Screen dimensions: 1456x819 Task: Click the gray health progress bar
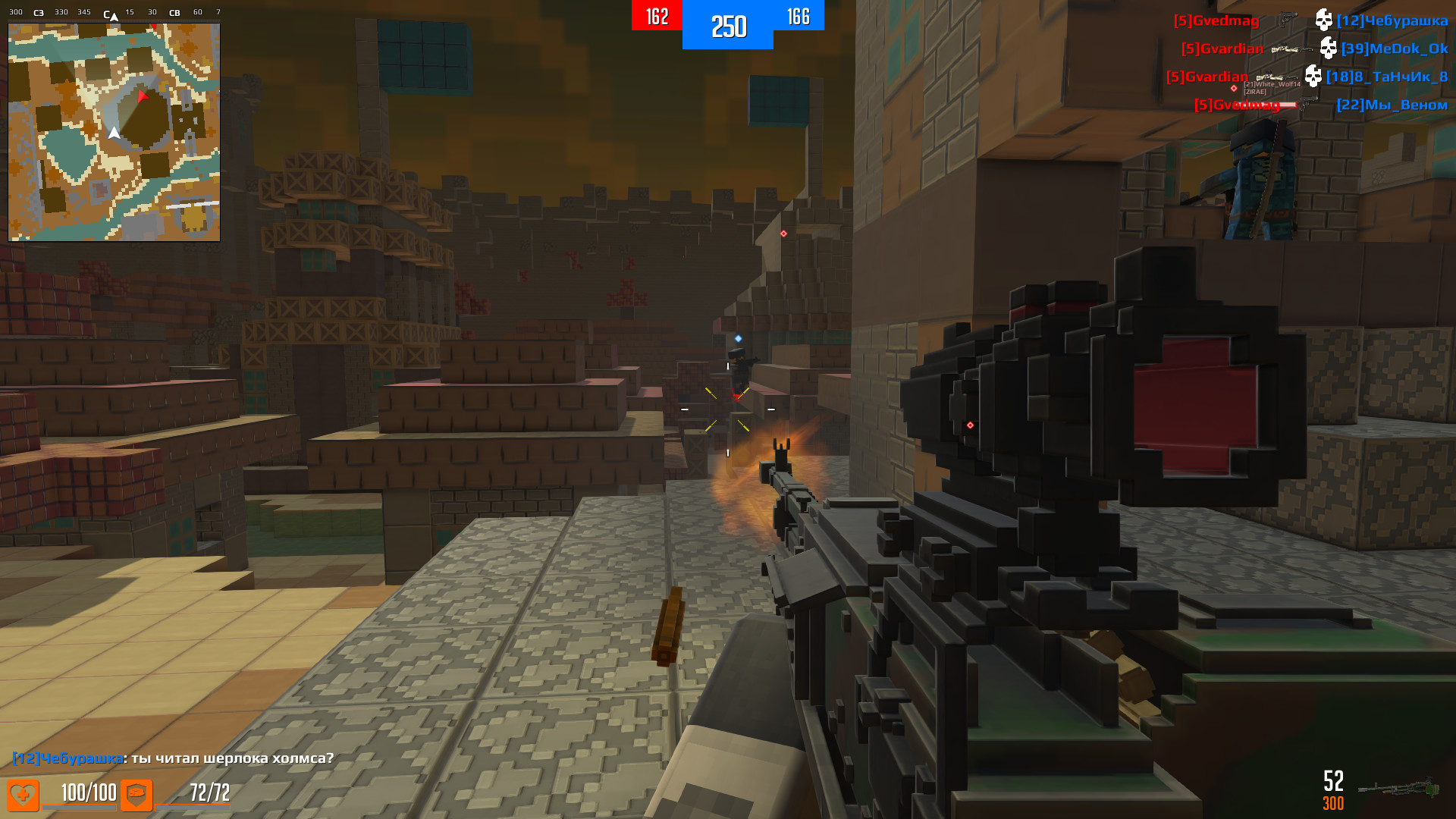pos(78,808)
